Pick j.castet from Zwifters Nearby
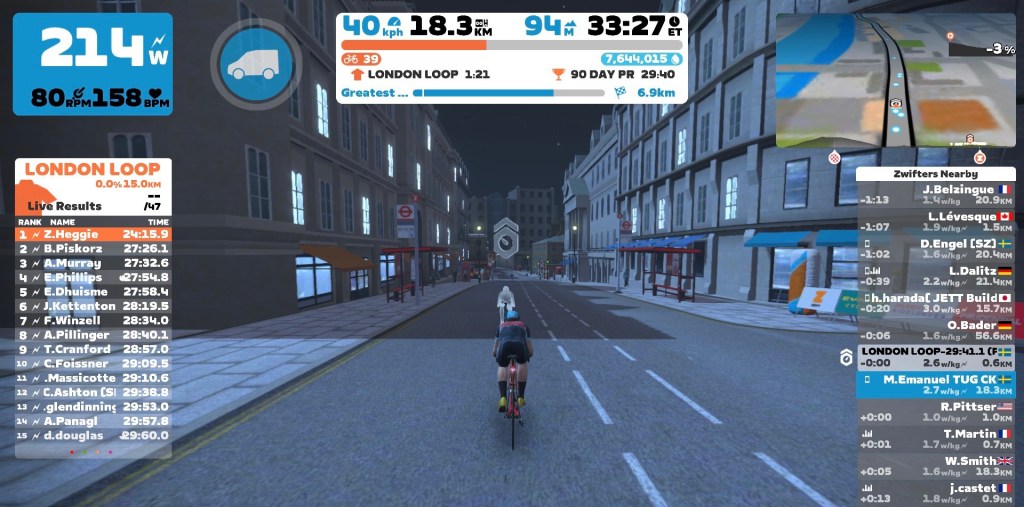Image resolution: width=1024 pixels, height=507 pixels. click(x=935, y=493)
